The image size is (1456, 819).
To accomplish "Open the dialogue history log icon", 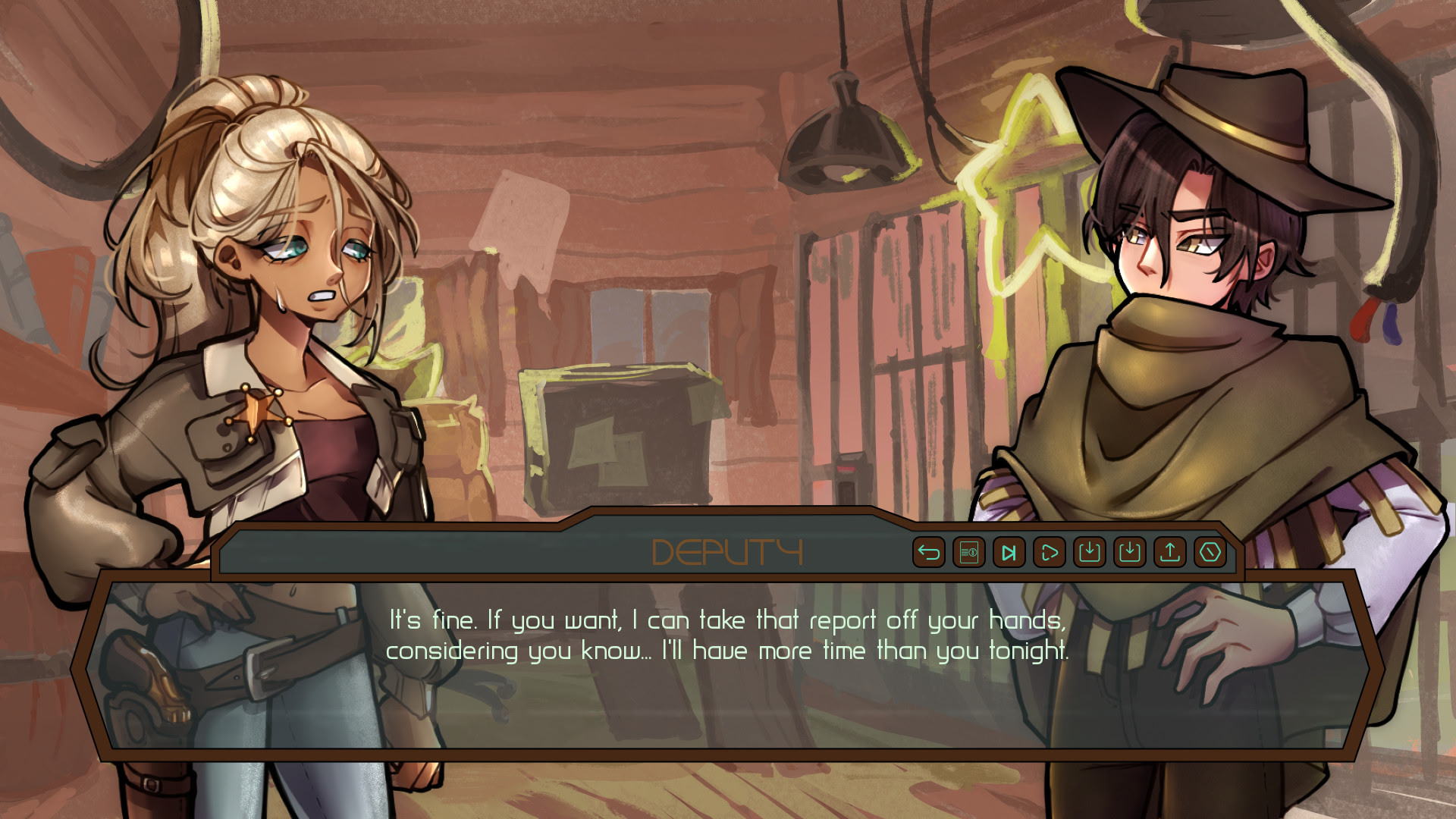I will click(968, 552).
